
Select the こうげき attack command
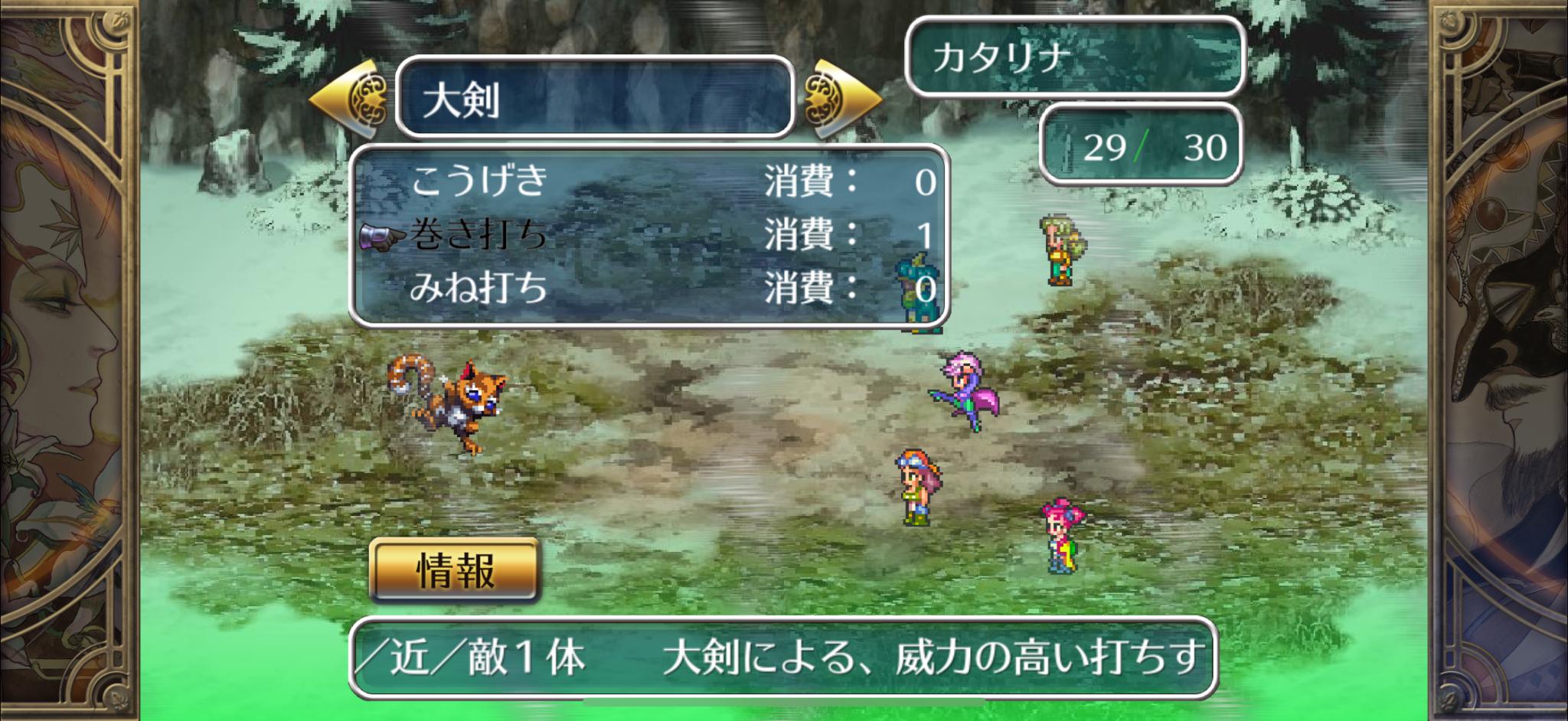tap(480, 181)
